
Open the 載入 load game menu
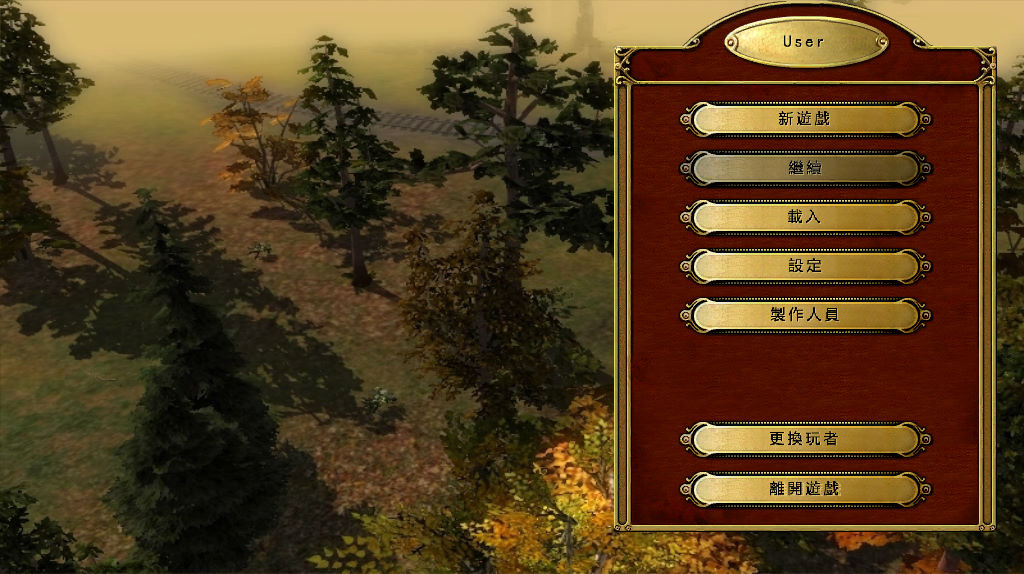[x=805, y=217]
